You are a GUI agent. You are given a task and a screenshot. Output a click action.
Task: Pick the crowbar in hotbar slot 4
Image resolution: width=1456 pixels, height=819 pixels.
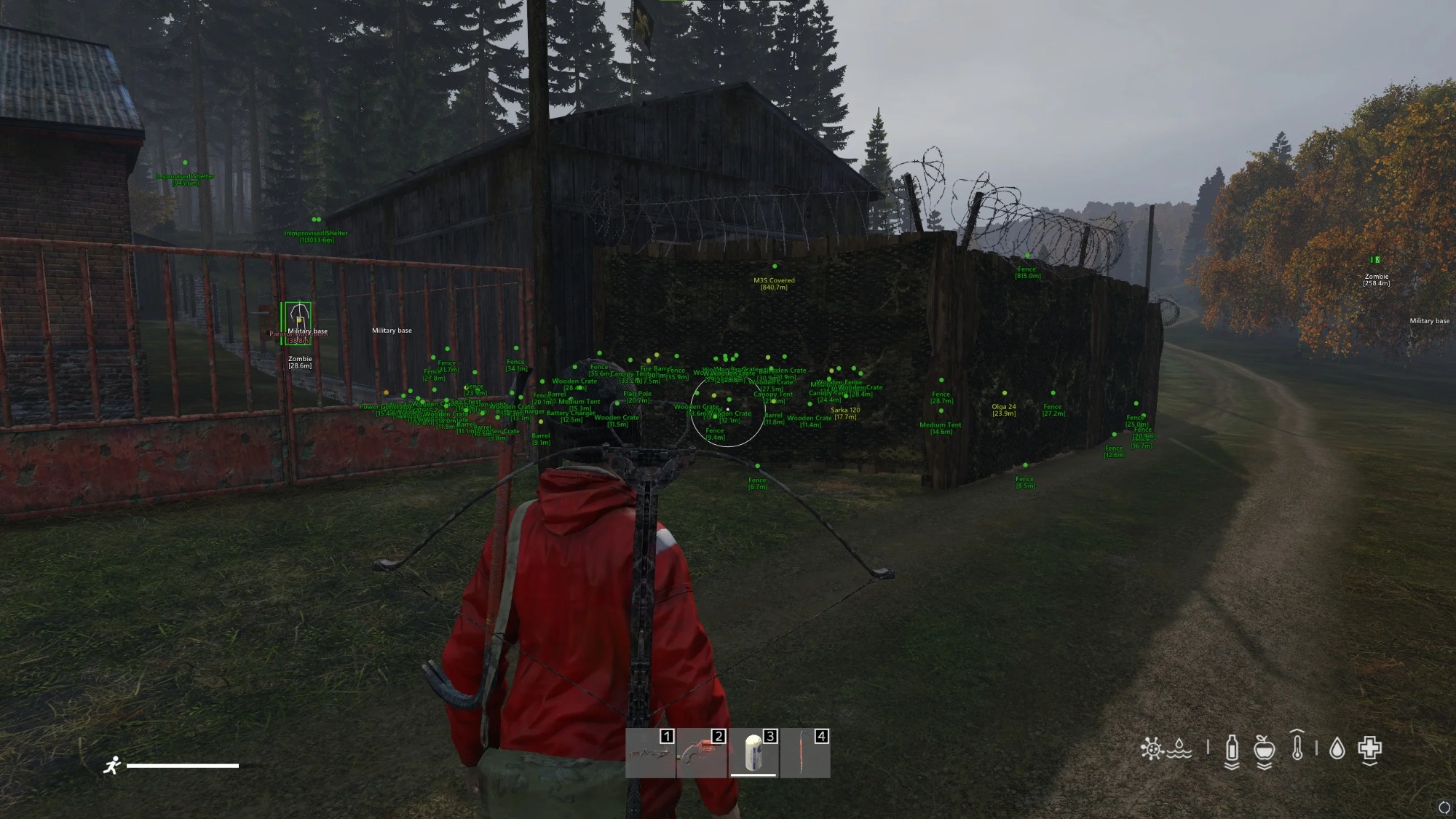pos(804,753)
